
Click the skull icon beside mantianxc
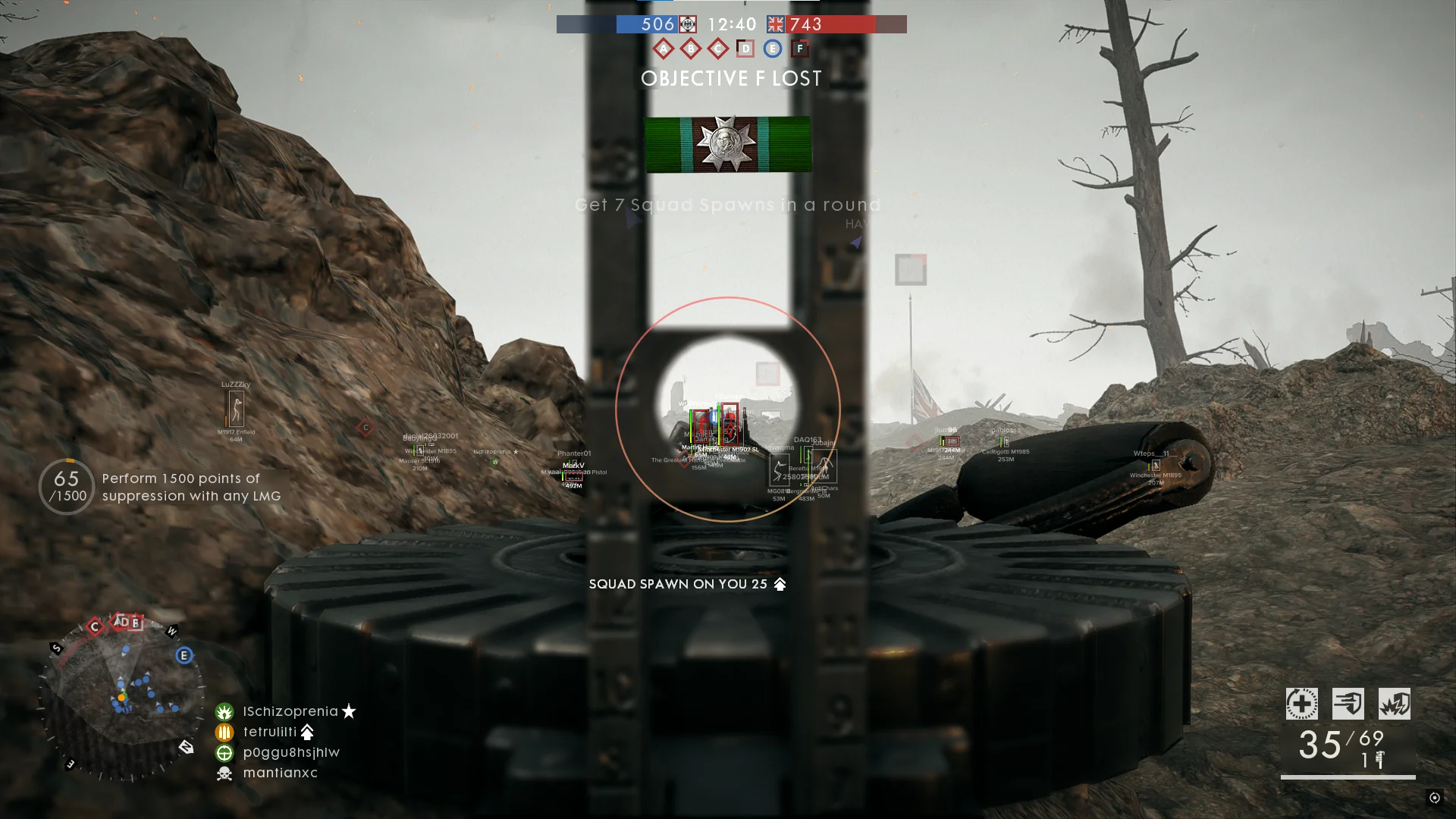coord(225,773)
